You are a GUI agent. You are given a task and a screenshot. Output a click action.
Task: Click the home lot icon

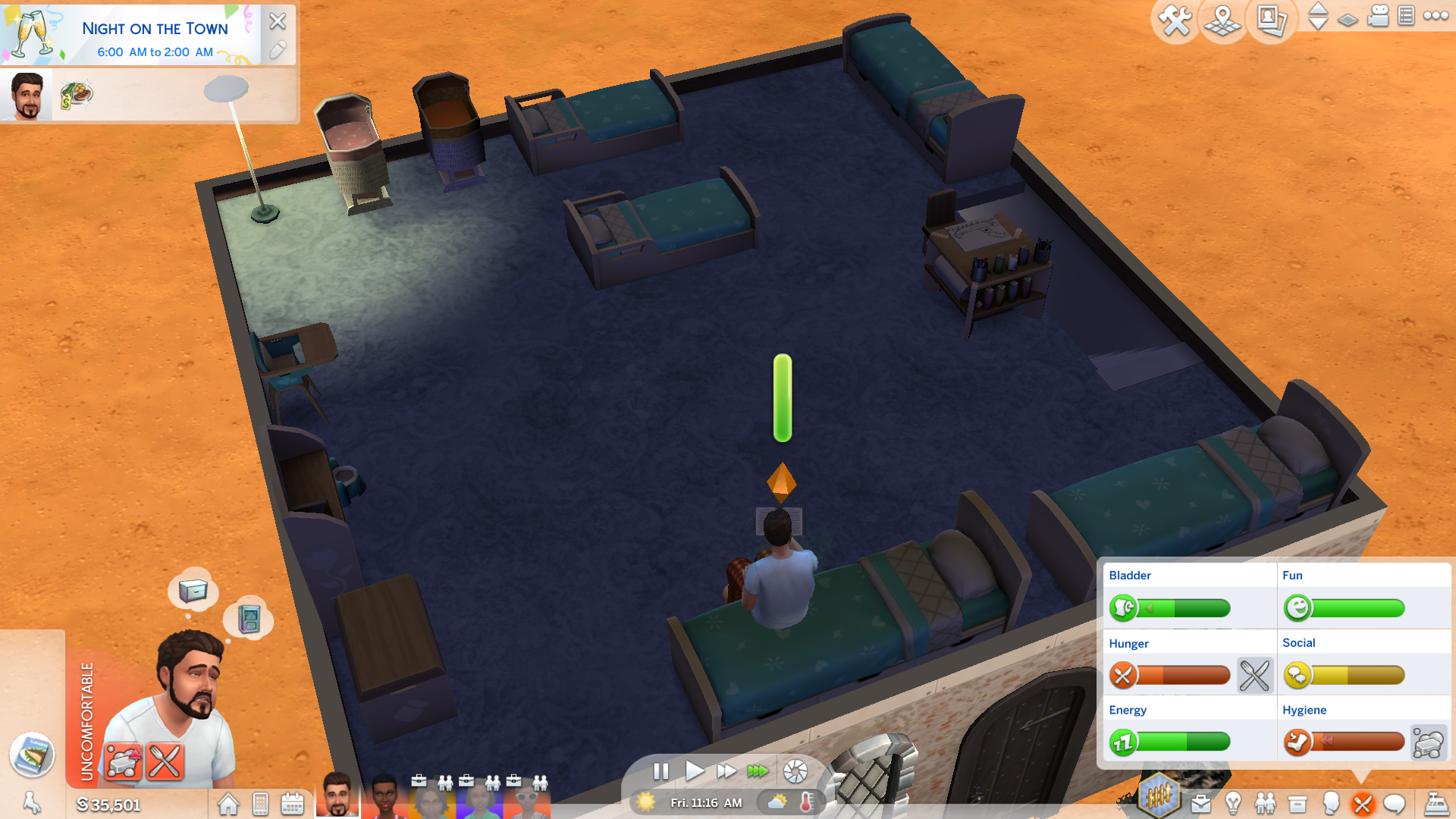pos(228,804)
